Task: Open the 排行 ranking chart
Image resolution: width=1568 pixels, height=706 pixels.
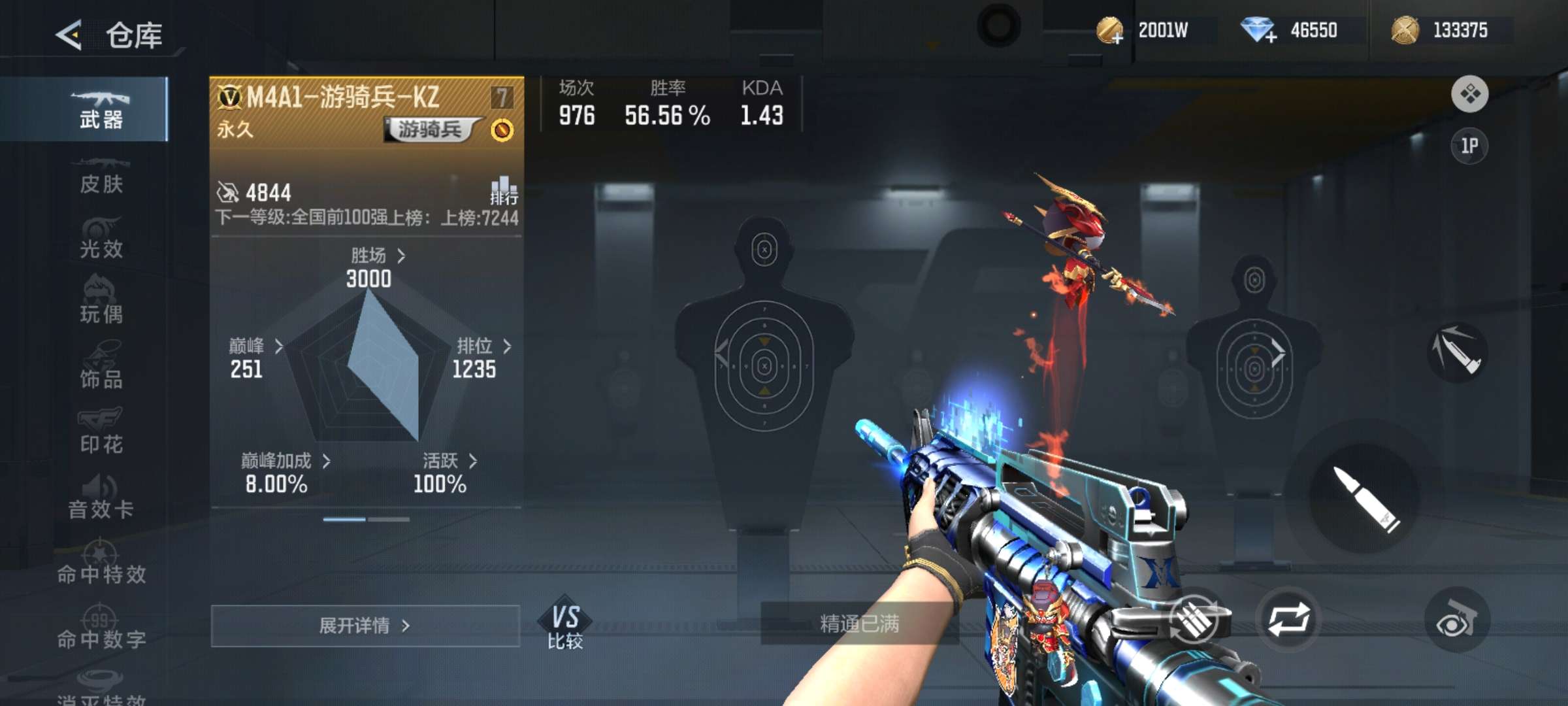Action: pyautogui.click(x=504, y=190)
